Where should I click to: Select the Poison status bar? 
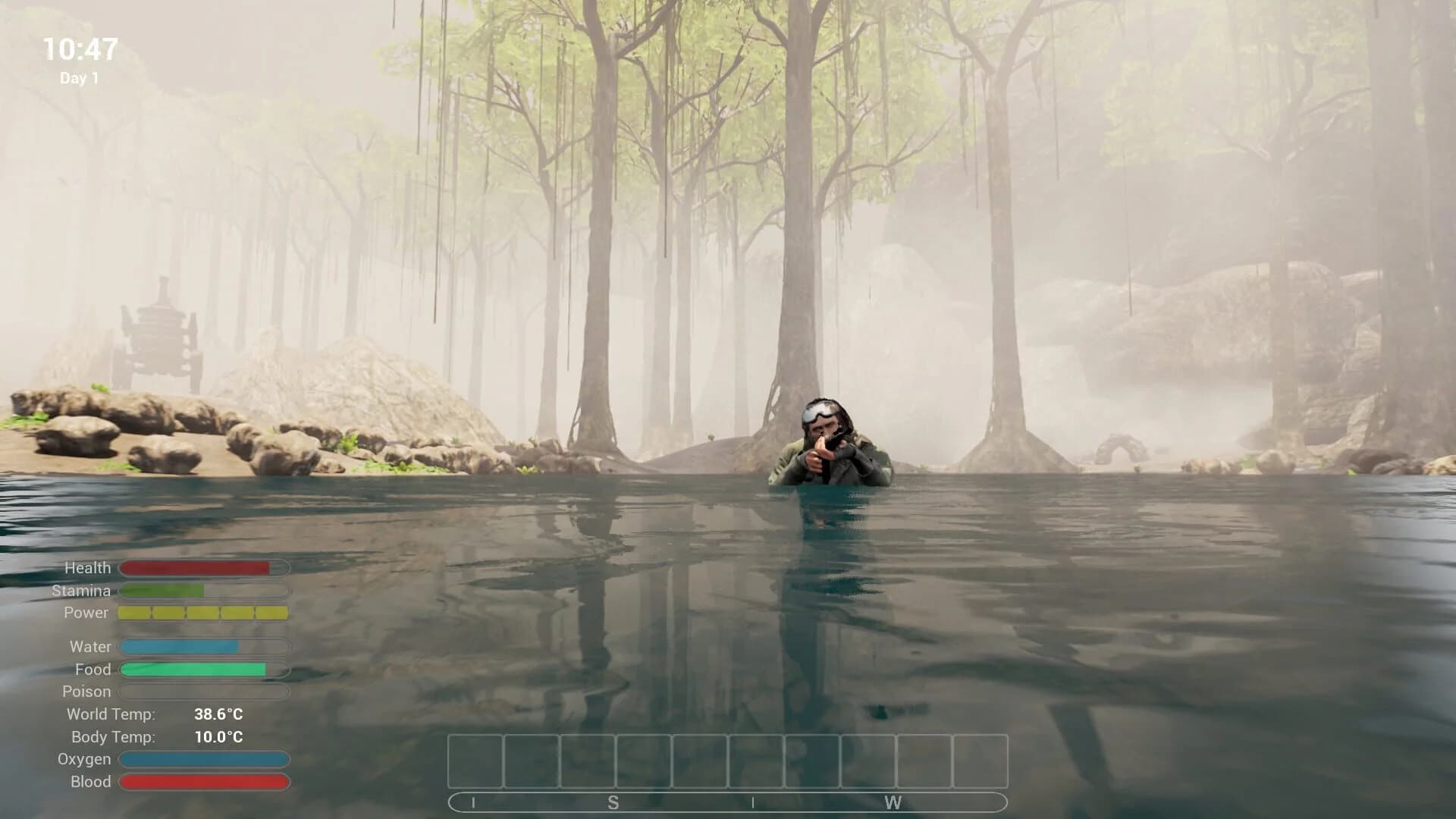(205, 692)
